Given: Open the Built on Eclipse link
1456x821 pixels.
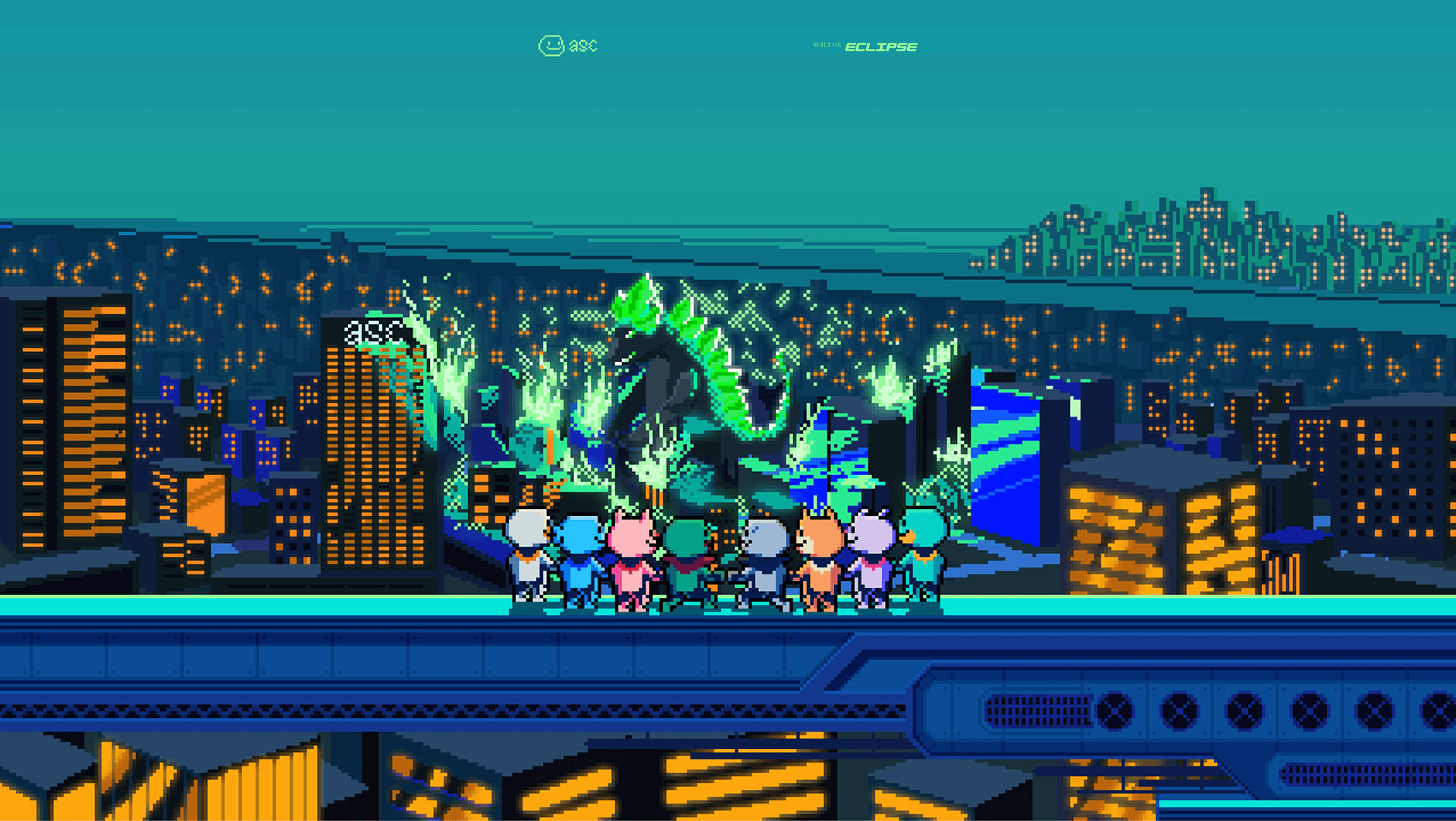Looking at the screenshot, I should [x=865, y=46].
